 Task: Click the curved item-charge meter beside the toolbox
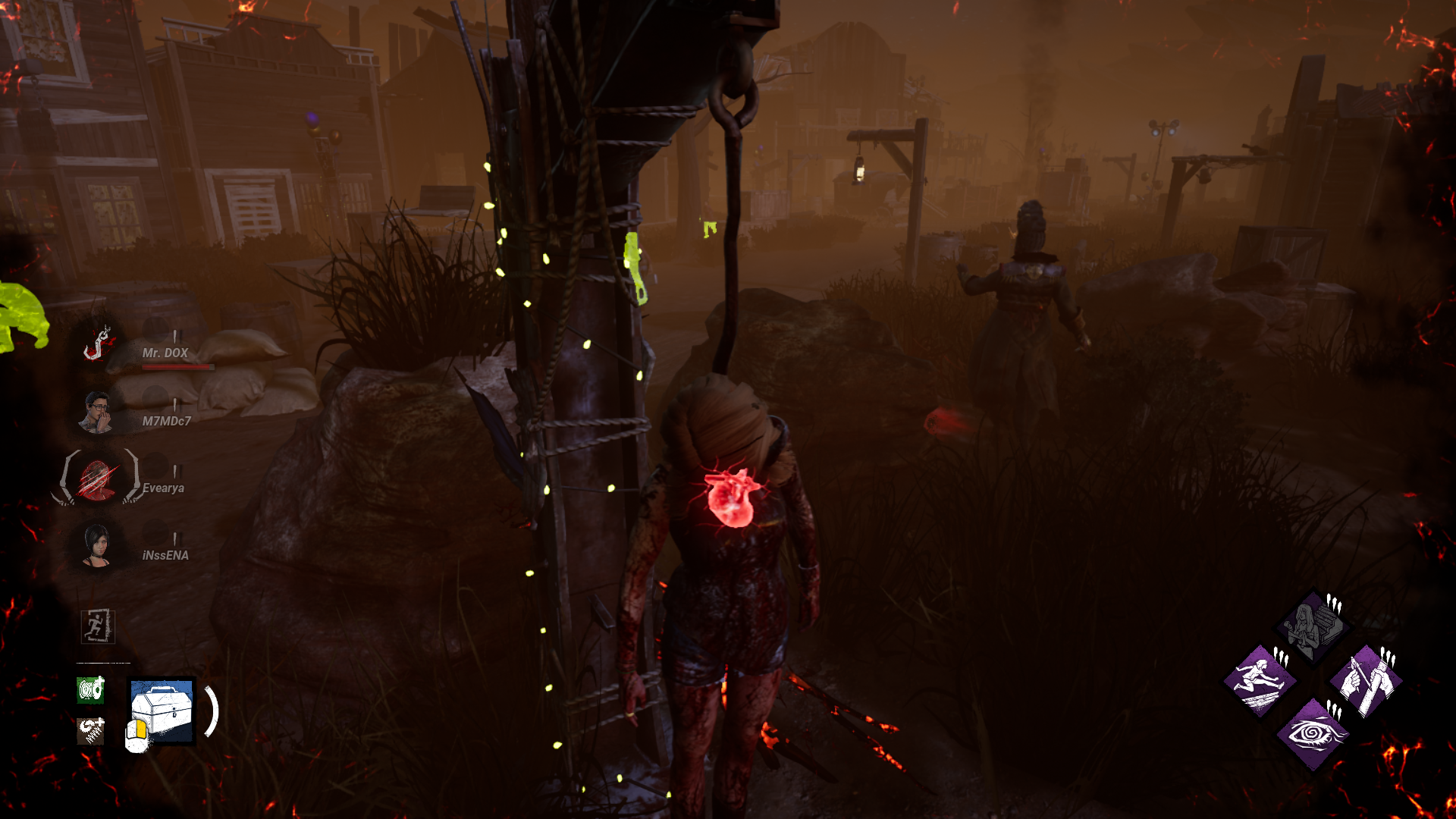212,711
